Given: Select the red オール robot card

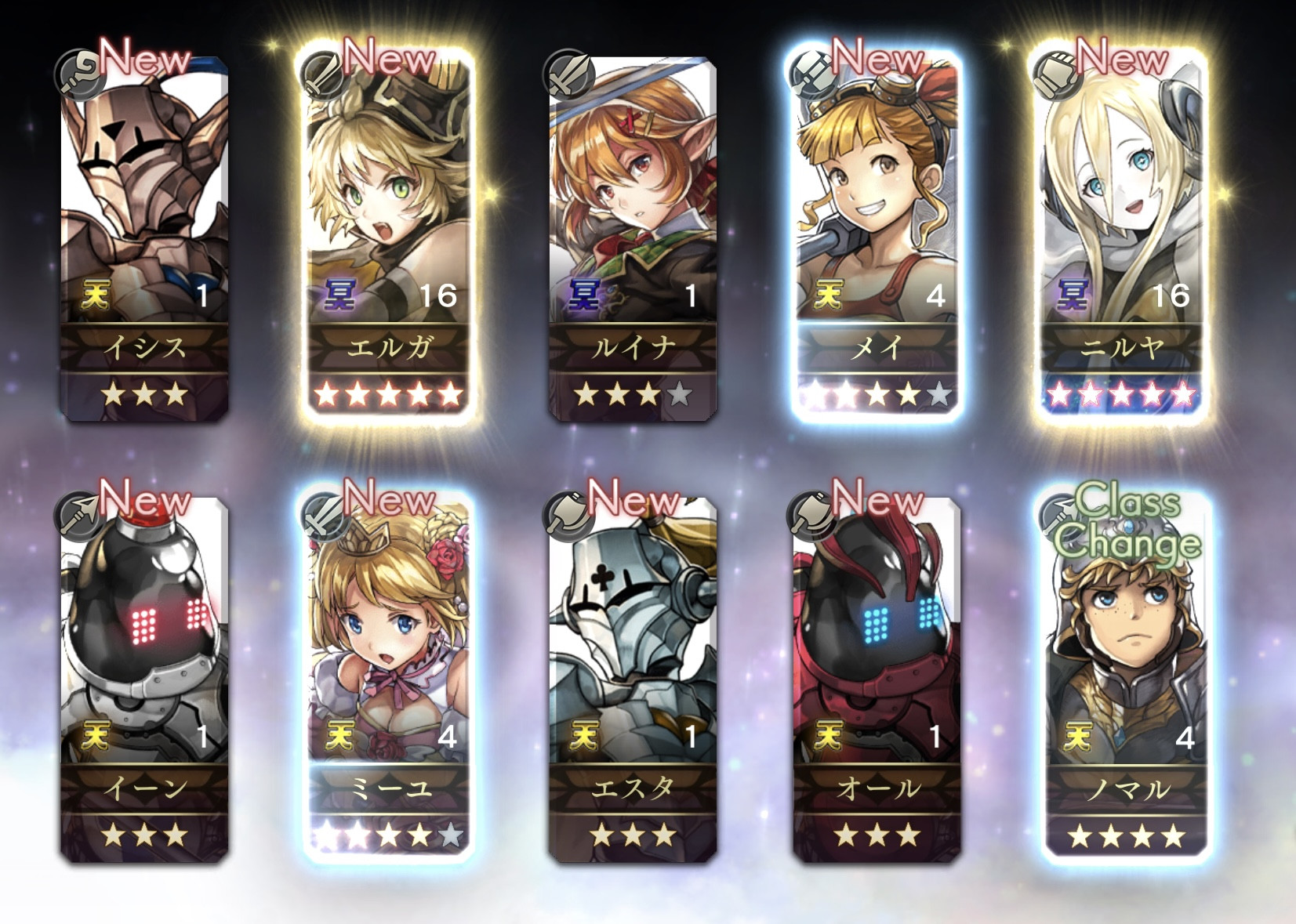Looking at the screenshot, I should tap(877, 678).
